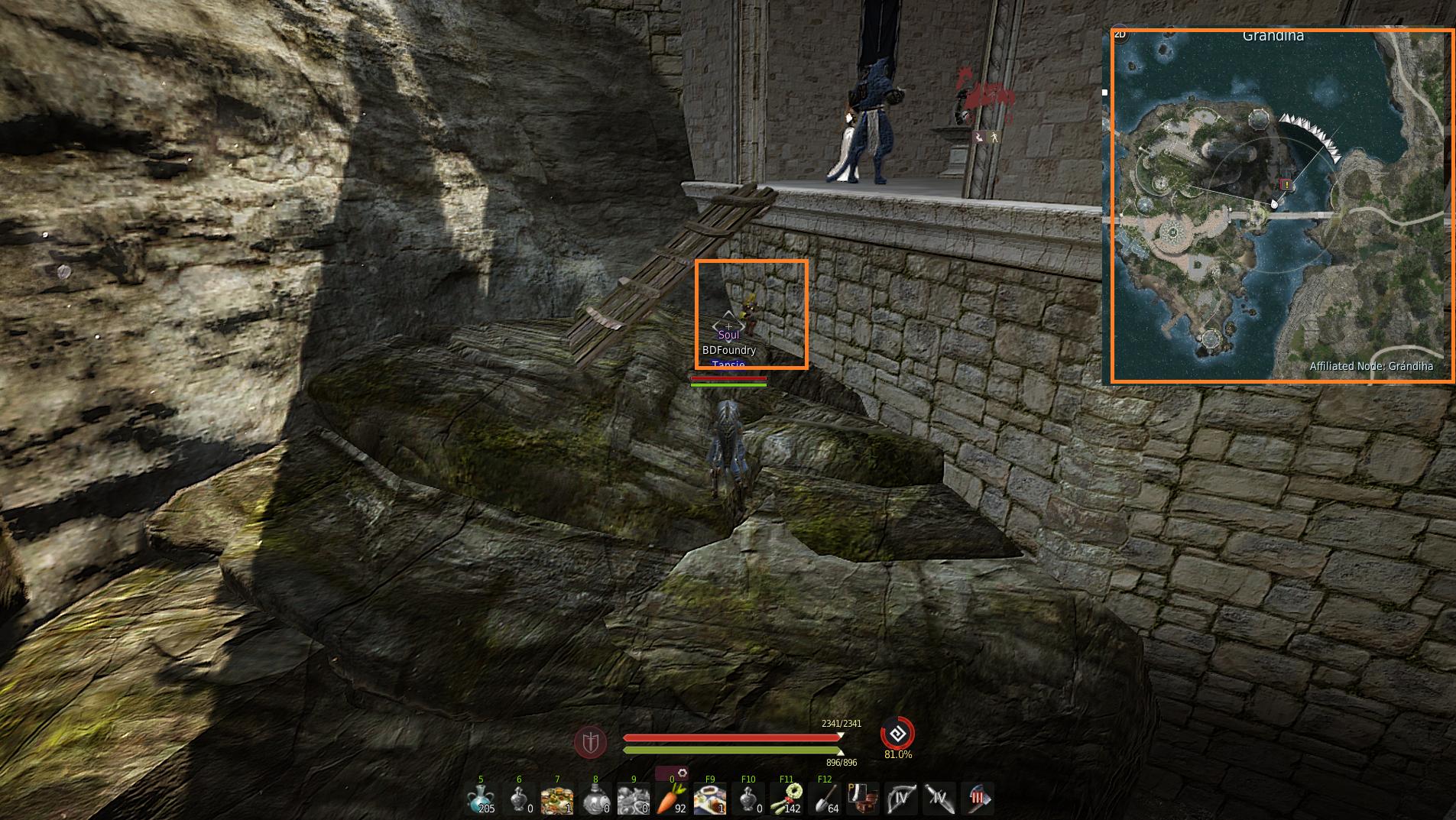Open the Grandiha minimap
1456x820 pixels.
1283,206
